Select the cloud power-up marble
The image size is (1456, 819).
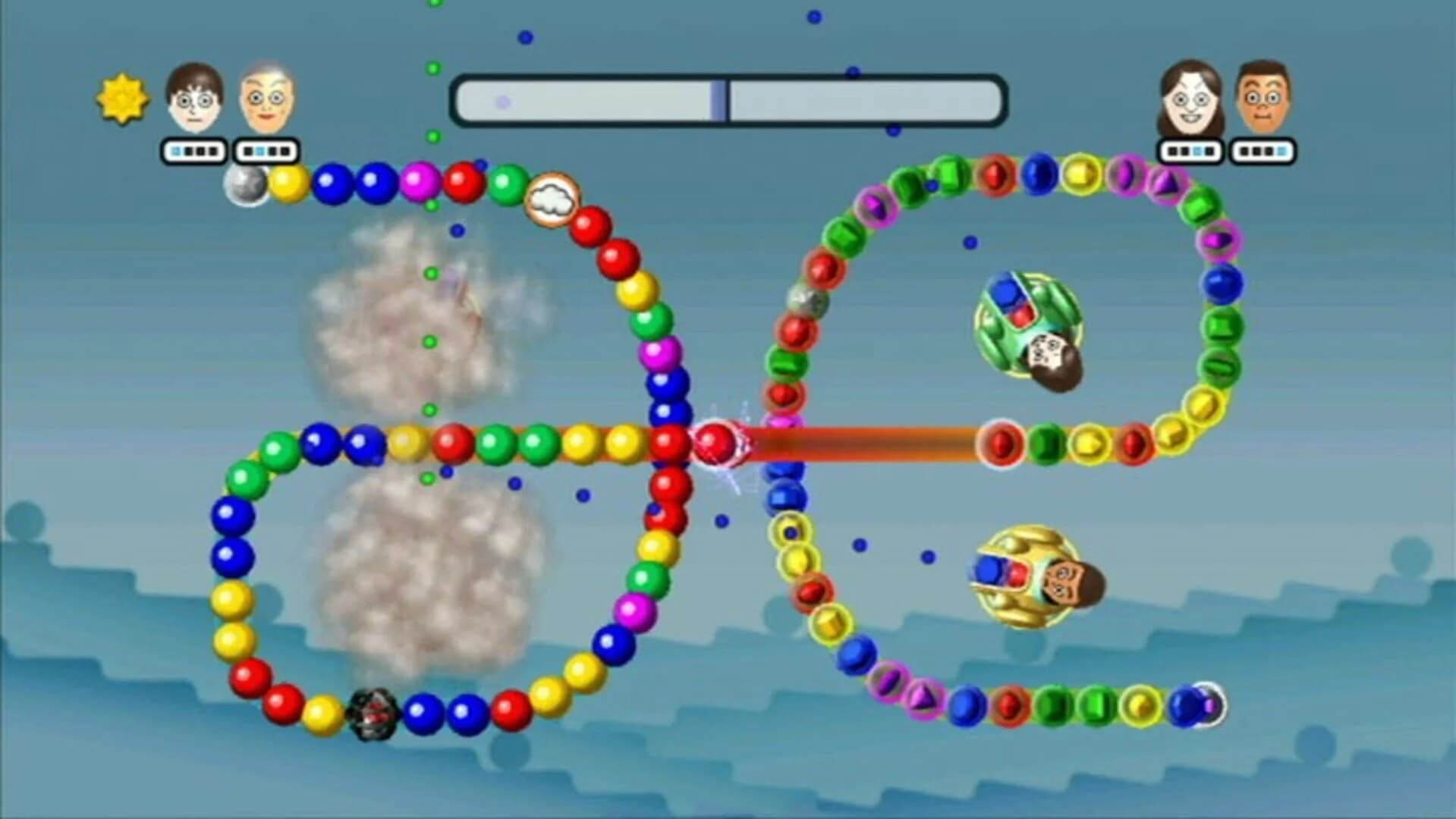point(553,199)
